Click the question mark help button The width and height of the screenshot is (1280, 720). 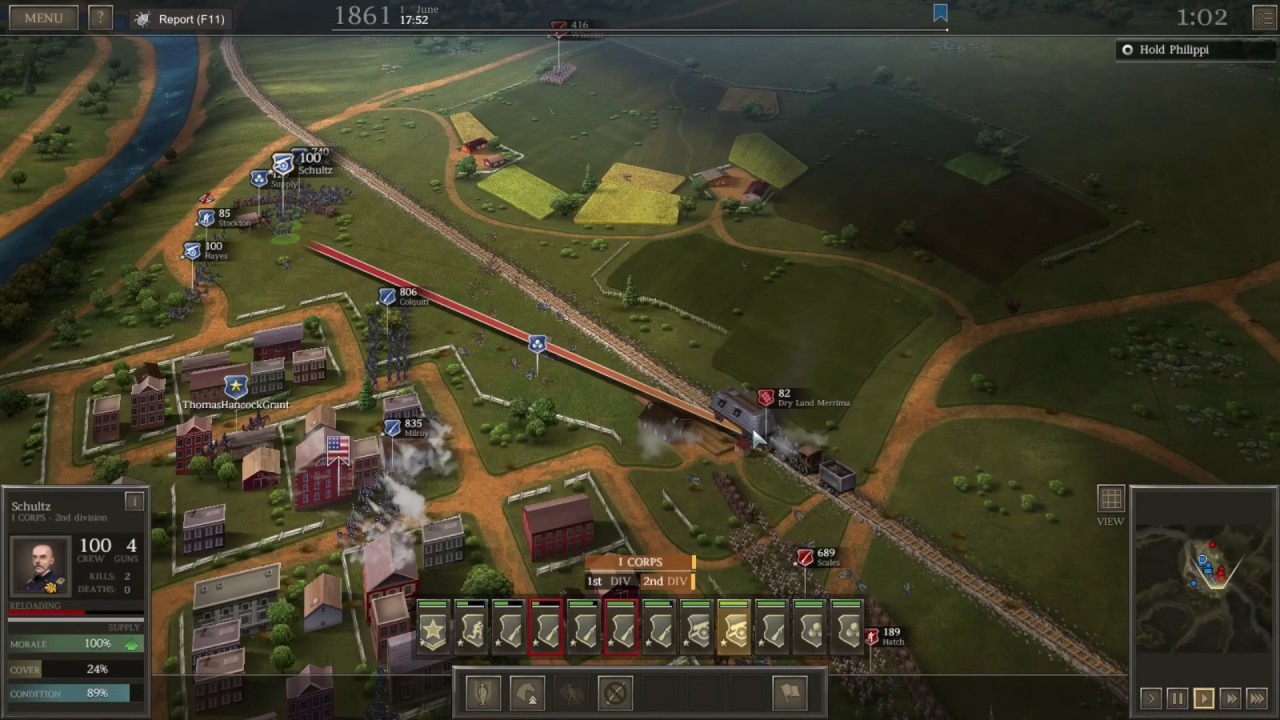[100, 18]
